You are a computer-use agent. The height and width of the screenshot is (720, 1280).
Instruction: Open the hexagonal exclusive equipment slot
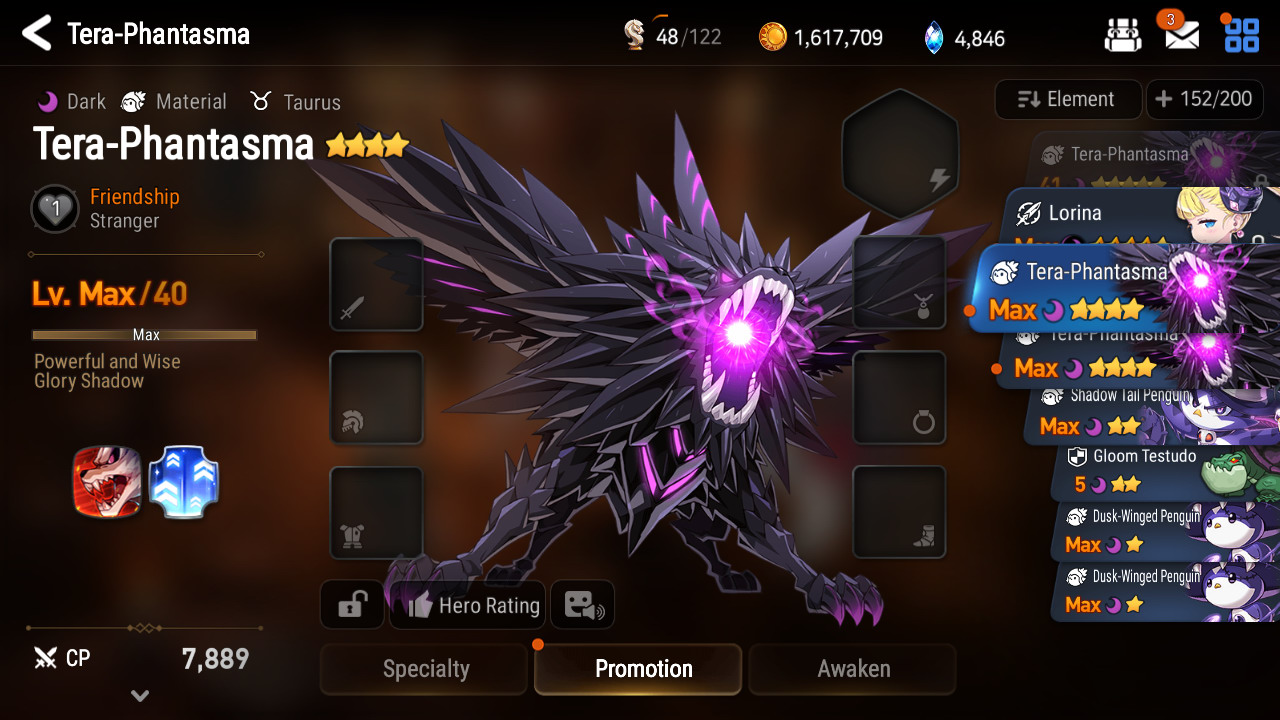coord(900,153)
